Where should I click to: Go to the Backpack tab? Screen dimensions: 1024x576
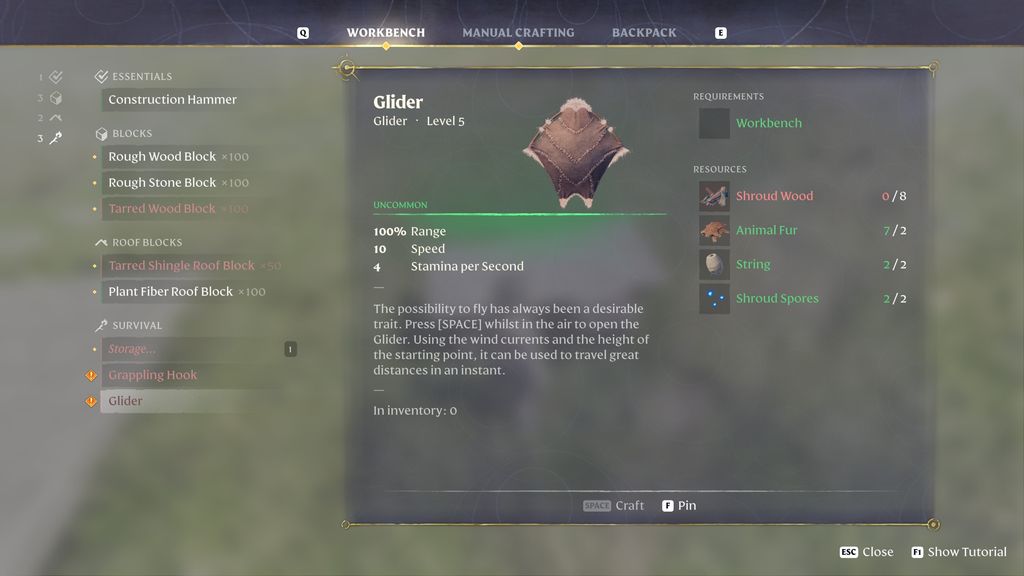(x=644, y=33)
